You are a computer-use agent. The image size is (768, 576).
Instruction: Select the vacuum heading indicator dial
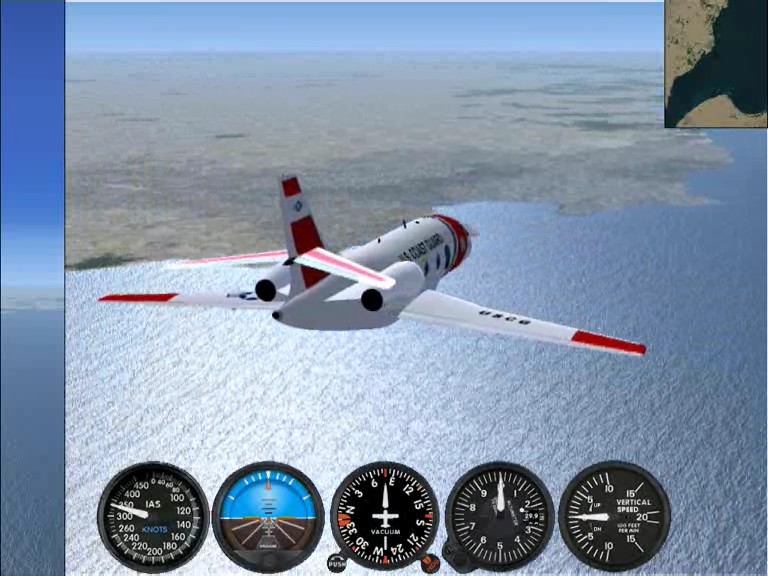click(384, 515)
